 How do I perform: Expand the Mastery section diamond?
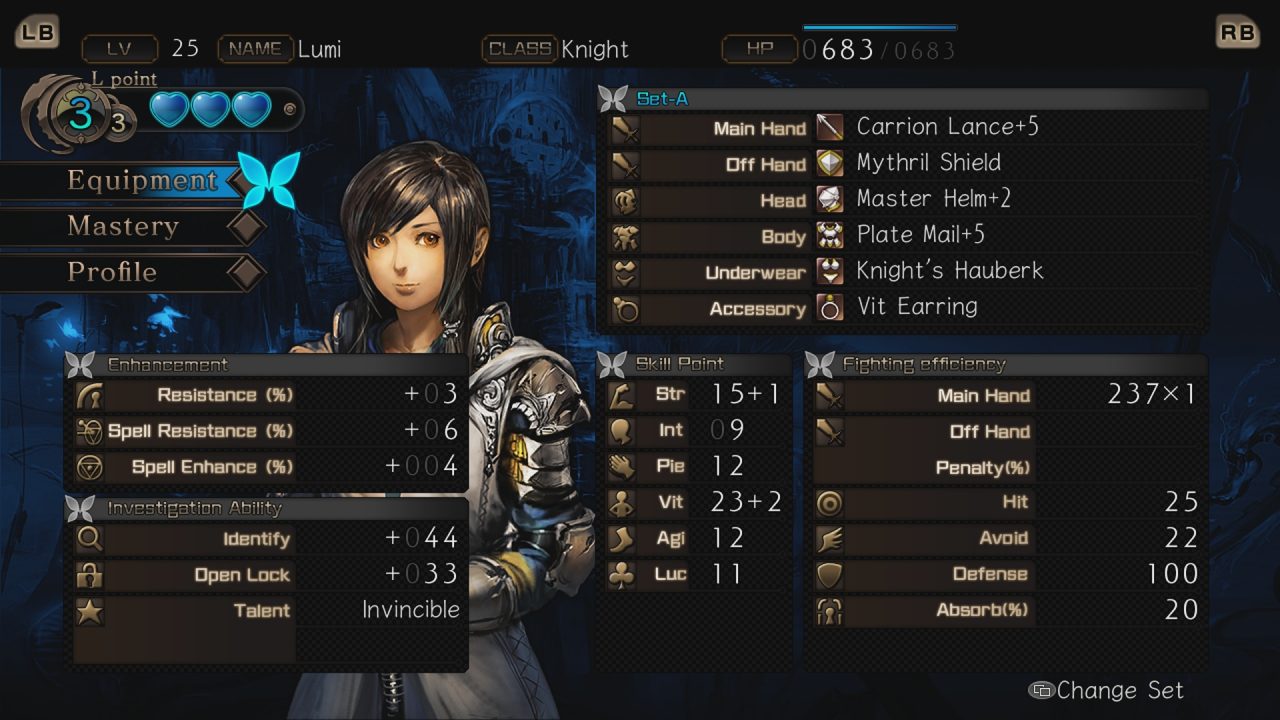pos(248,227)
